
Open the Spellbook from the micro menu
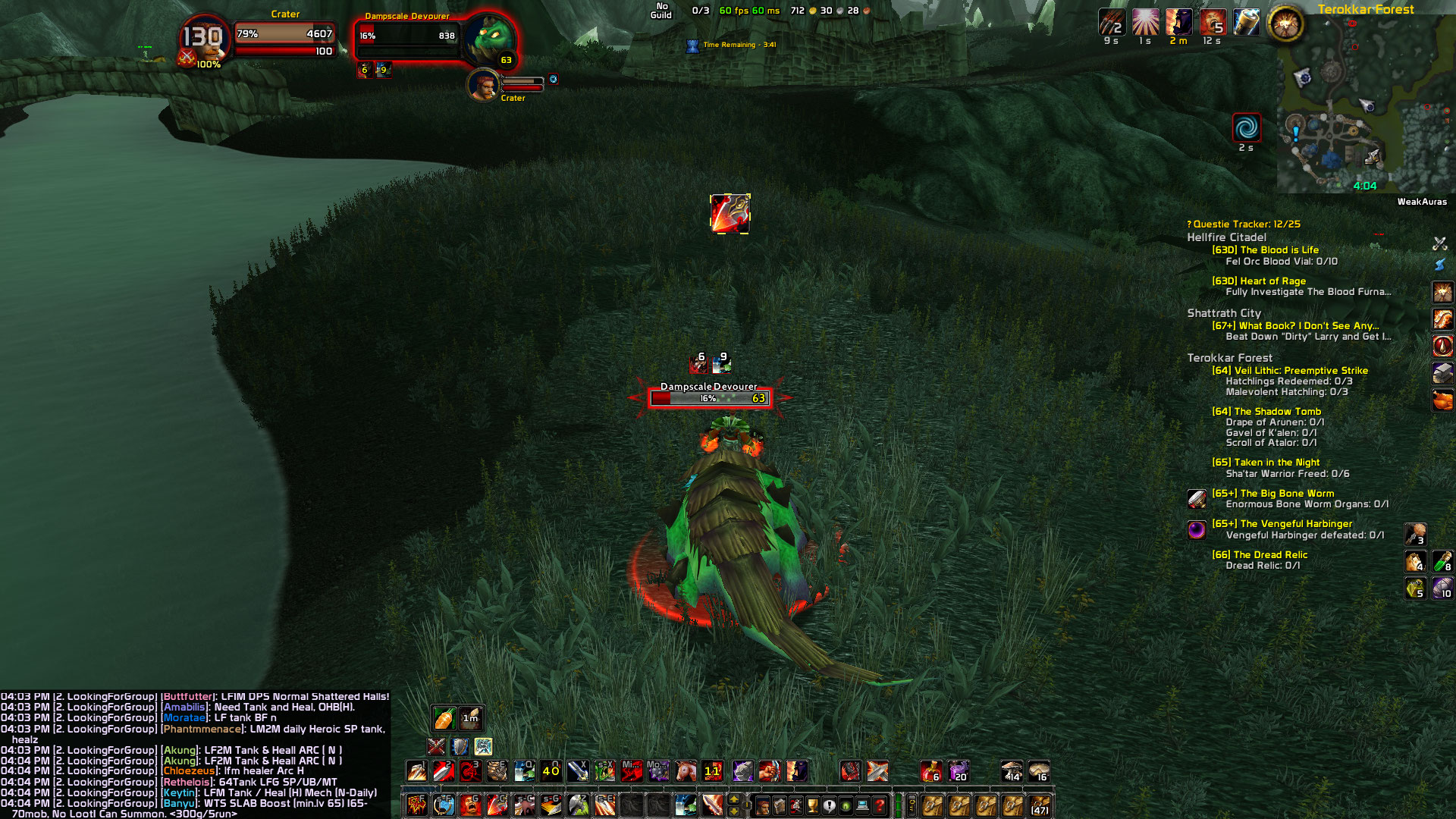tap(780, 805)
